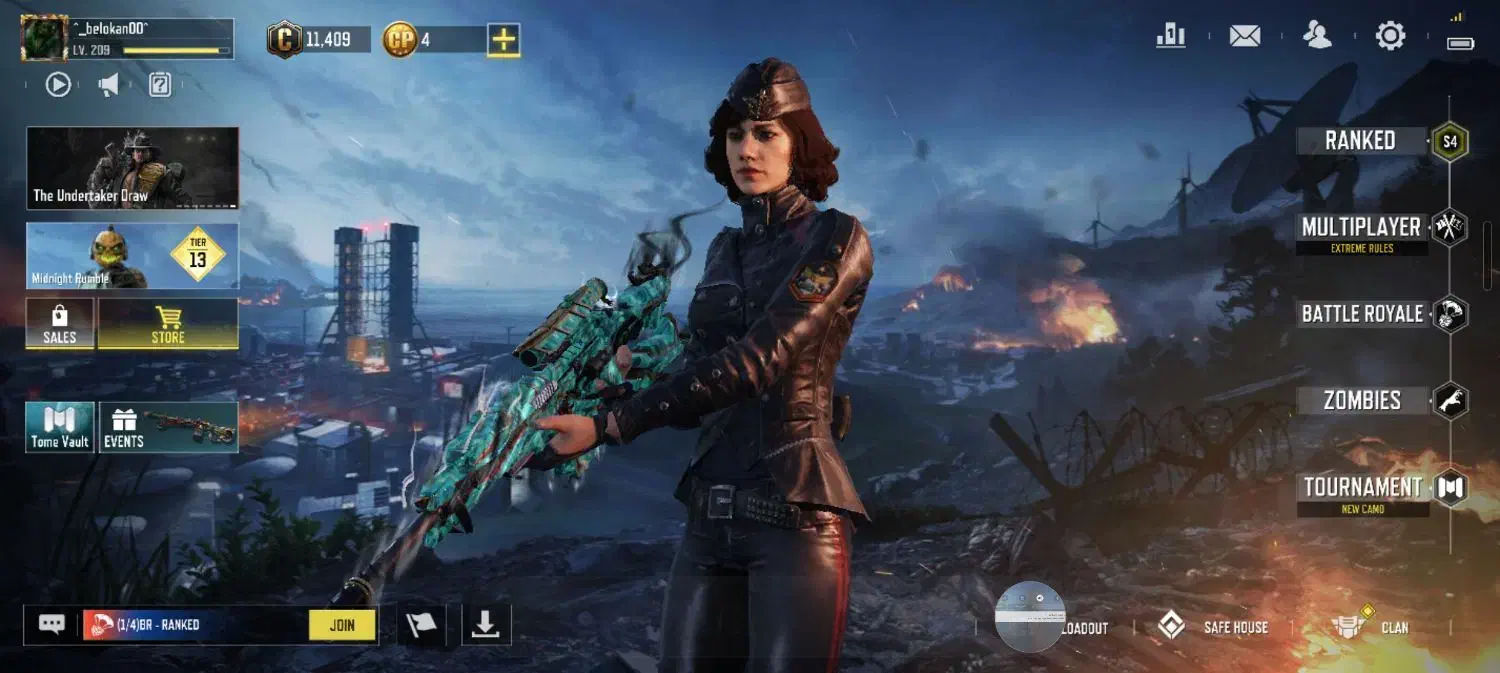Image resolution: width=1500 pixels, height=673 pixels.
Task: Open the friends list icon
Action: pyautogui.click(x=1317, y=36)
